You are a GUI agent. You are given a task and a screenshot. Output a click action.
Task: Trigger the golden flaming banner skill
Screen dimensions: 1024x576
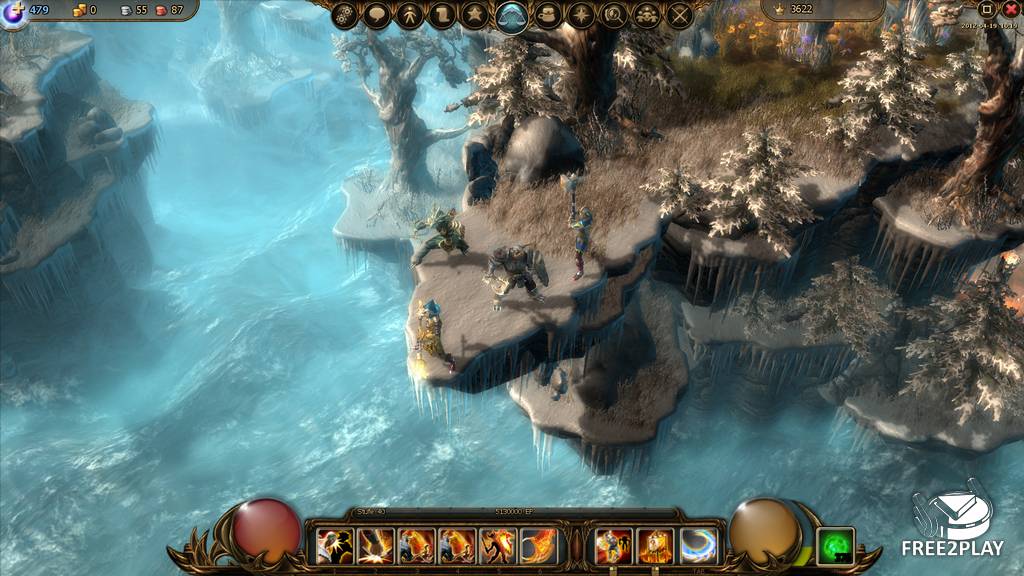656,546
